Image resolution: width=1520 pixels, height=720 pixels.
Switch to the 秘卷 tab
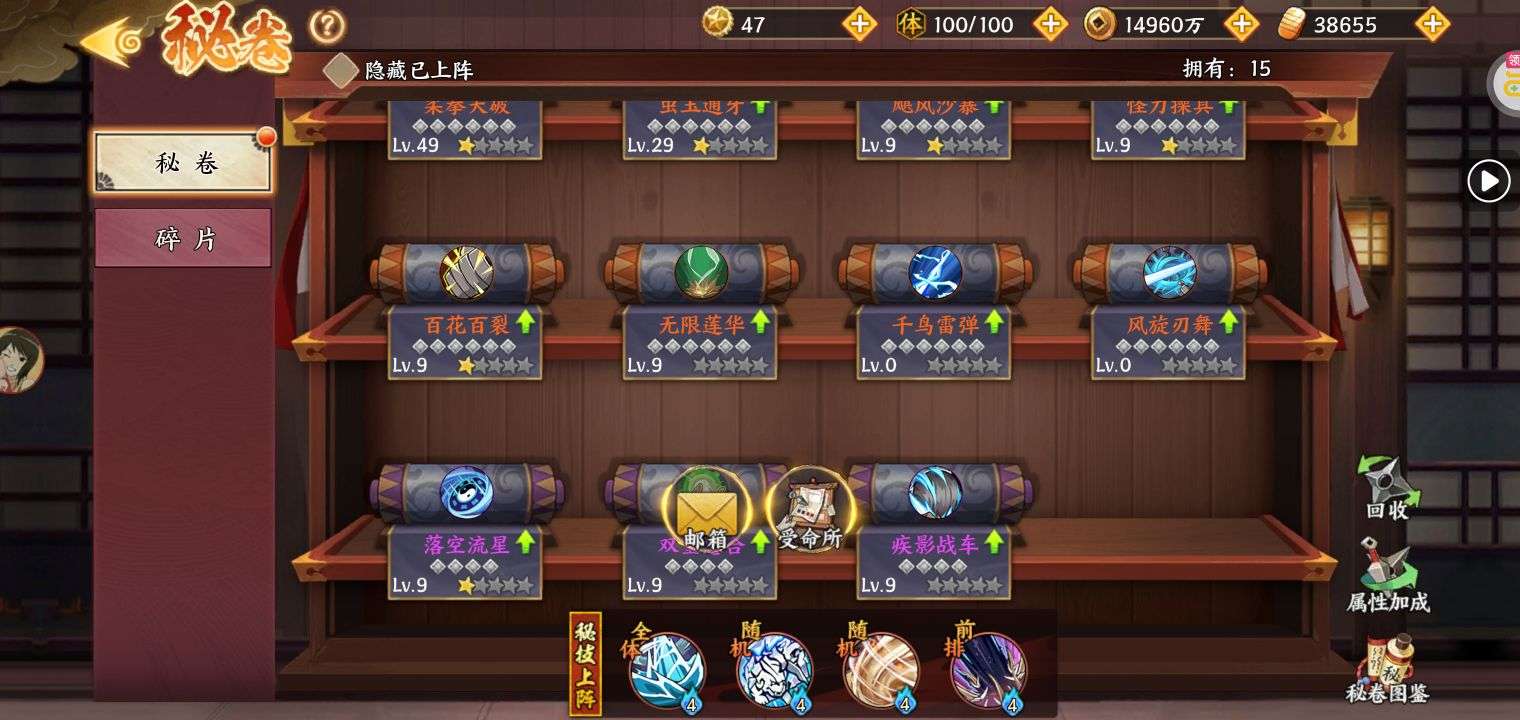[183, 163]
